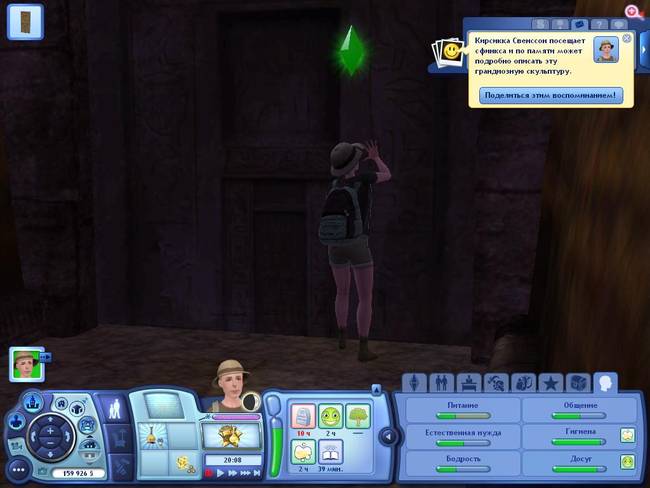Open the options menu with three dots
This screenshot has height=488, width=650.
17,468
